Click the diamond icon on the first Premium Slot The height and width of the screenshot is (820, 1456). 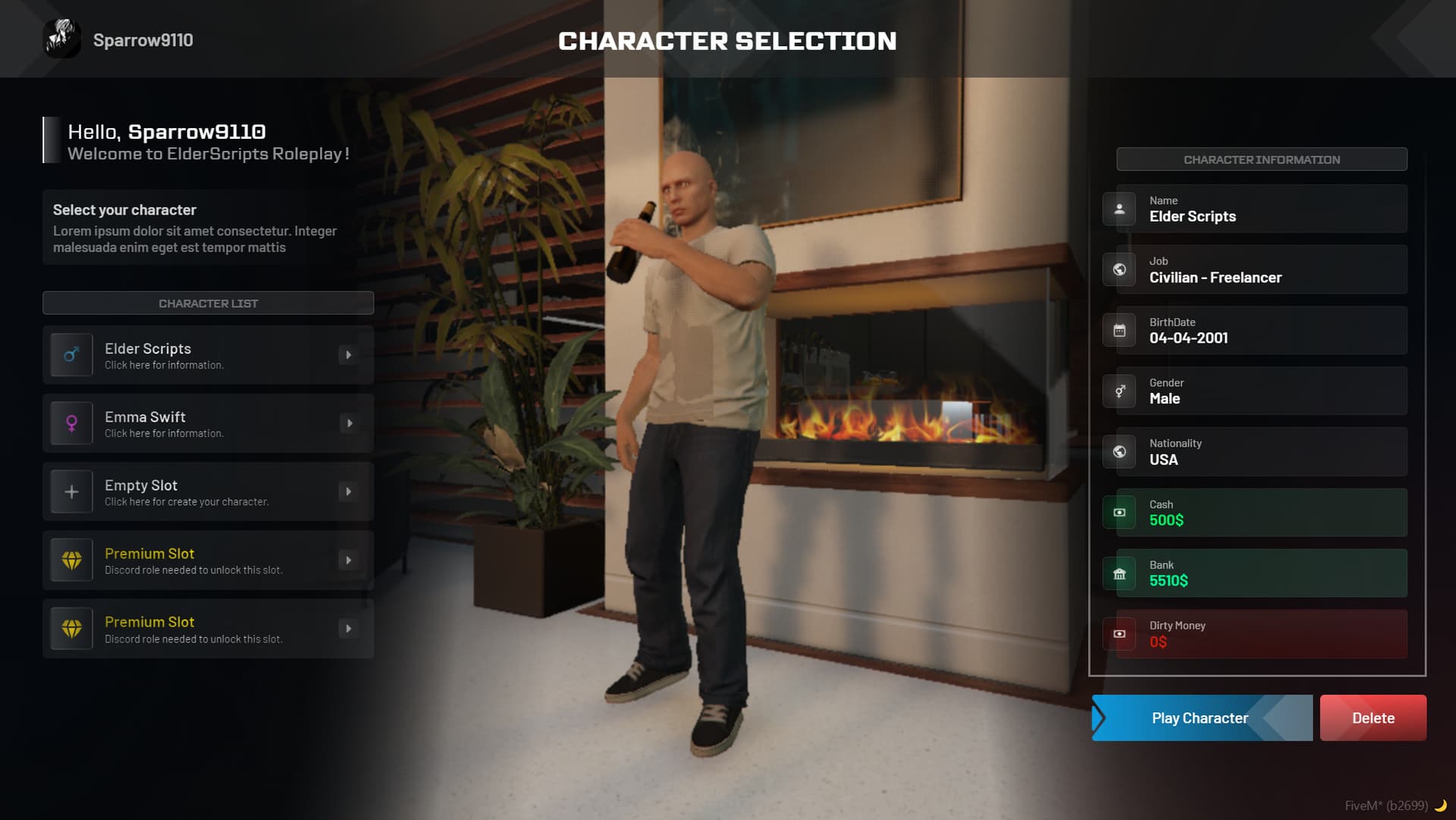click(71, 560)
